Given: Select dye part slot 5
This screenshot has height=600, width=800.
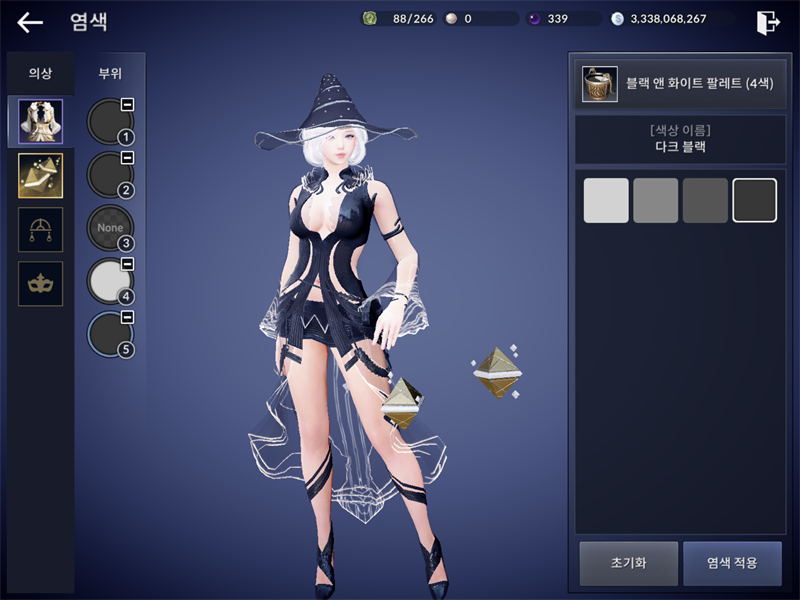Looking at the screenshot, I should [111, 335].
